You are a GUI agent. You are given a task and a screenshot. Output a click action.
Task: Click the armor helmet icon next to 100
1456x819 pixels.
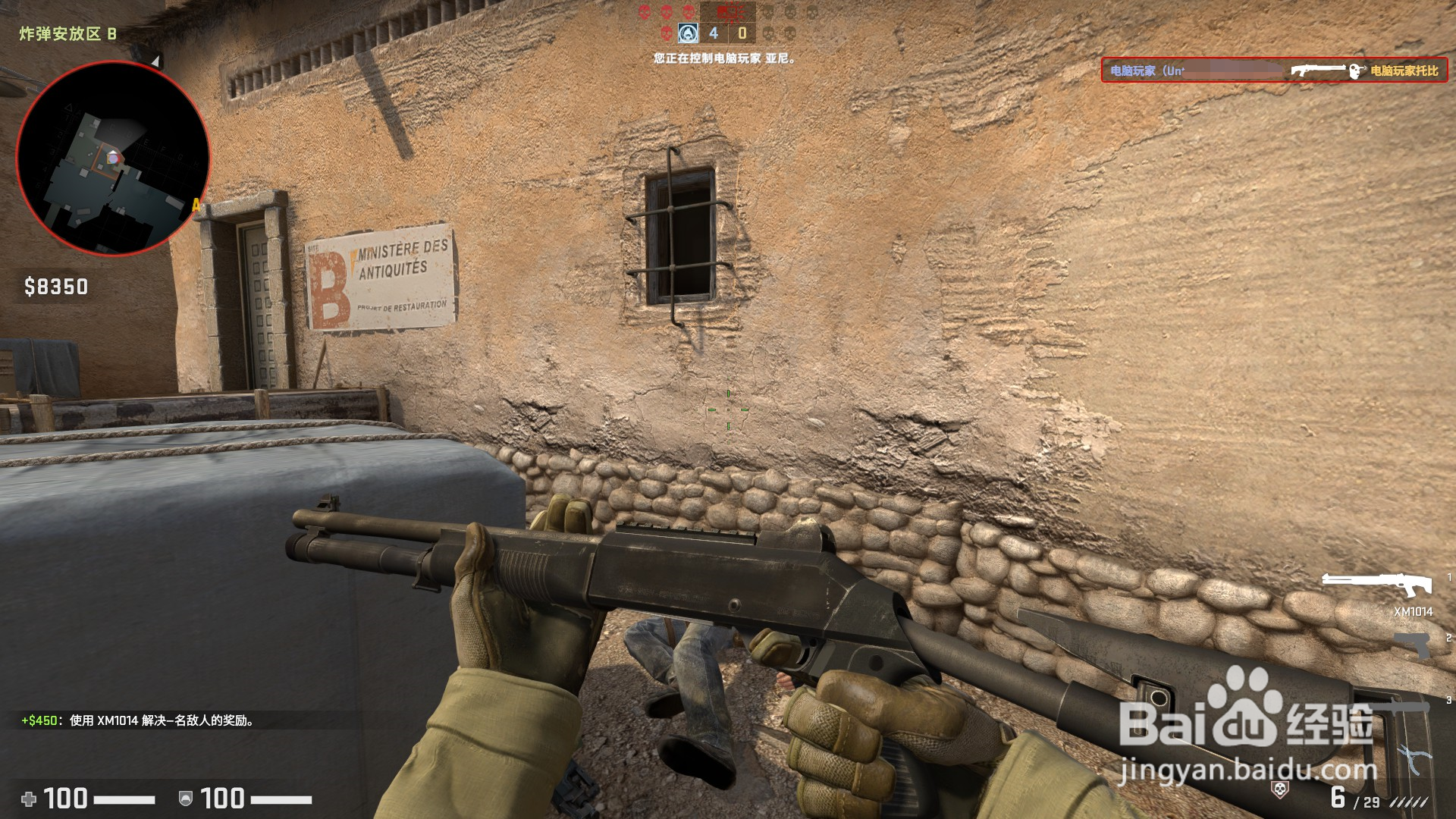tap(186, 799)
